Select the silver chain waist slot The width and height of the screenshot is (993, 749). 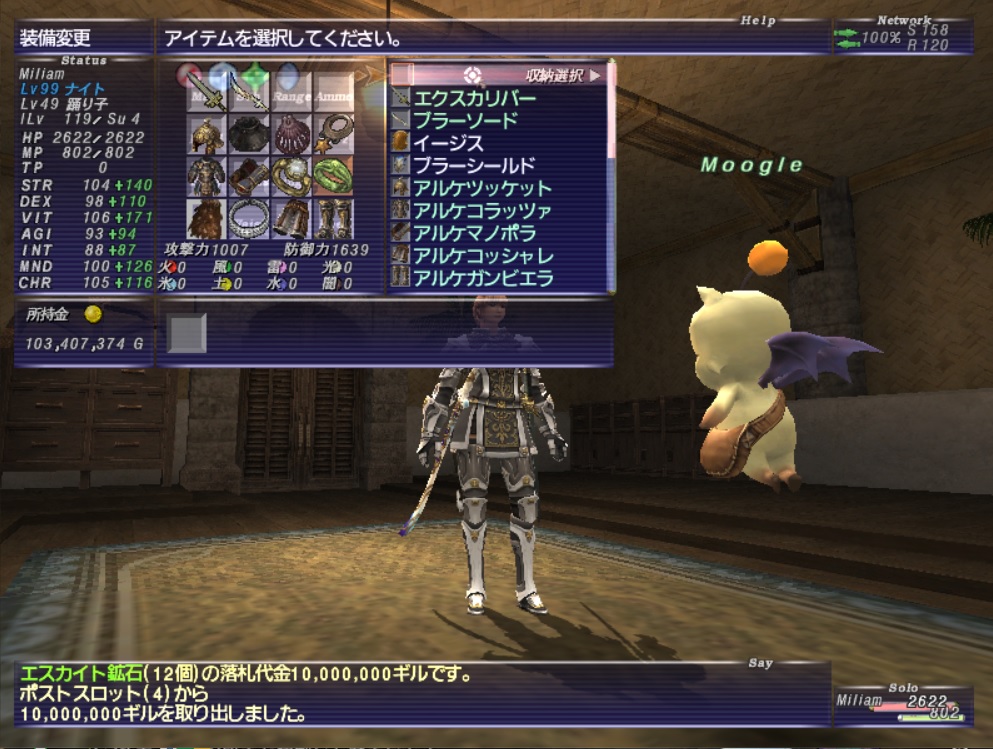249,219
